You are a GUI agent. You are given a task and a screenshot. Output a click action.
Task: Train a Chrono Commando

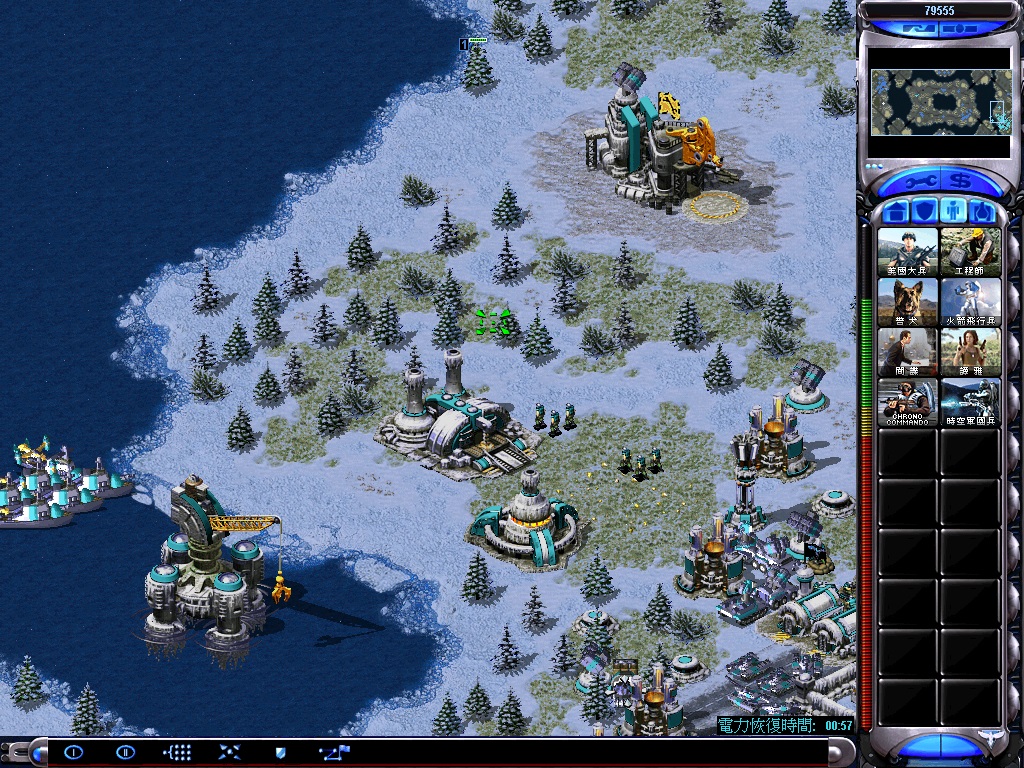pyautogui.click(x=908, y=401)
